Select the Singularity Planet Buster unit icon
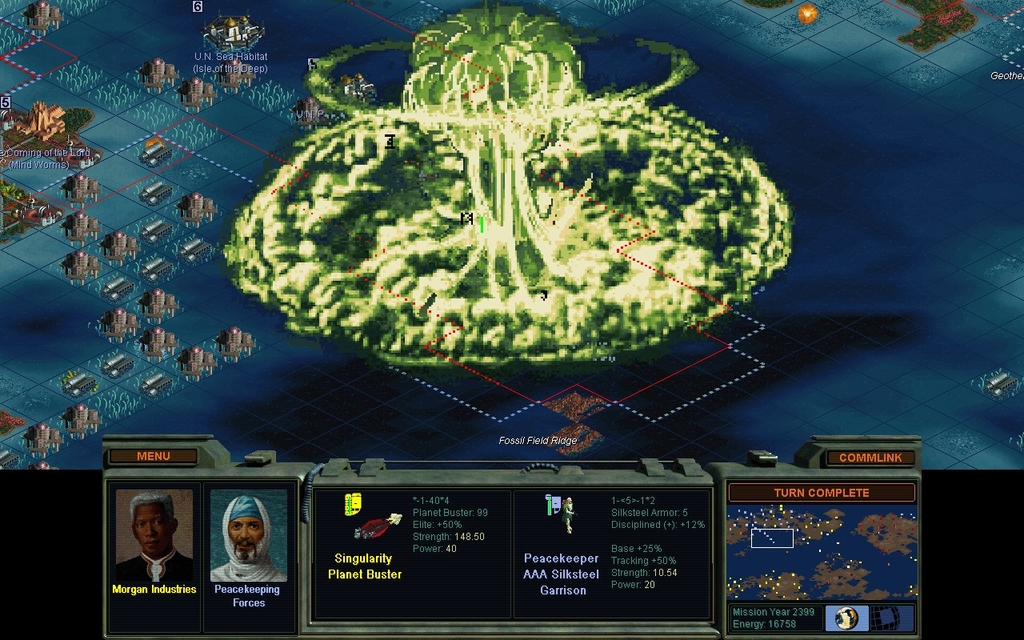 [373, 520]
